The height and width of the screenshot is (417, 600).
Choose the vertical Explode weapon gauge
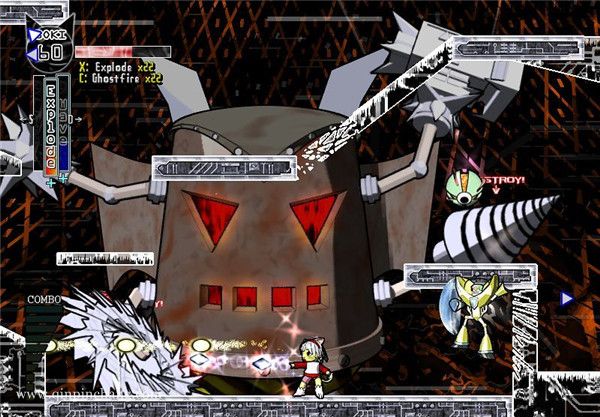click(50, 127)
